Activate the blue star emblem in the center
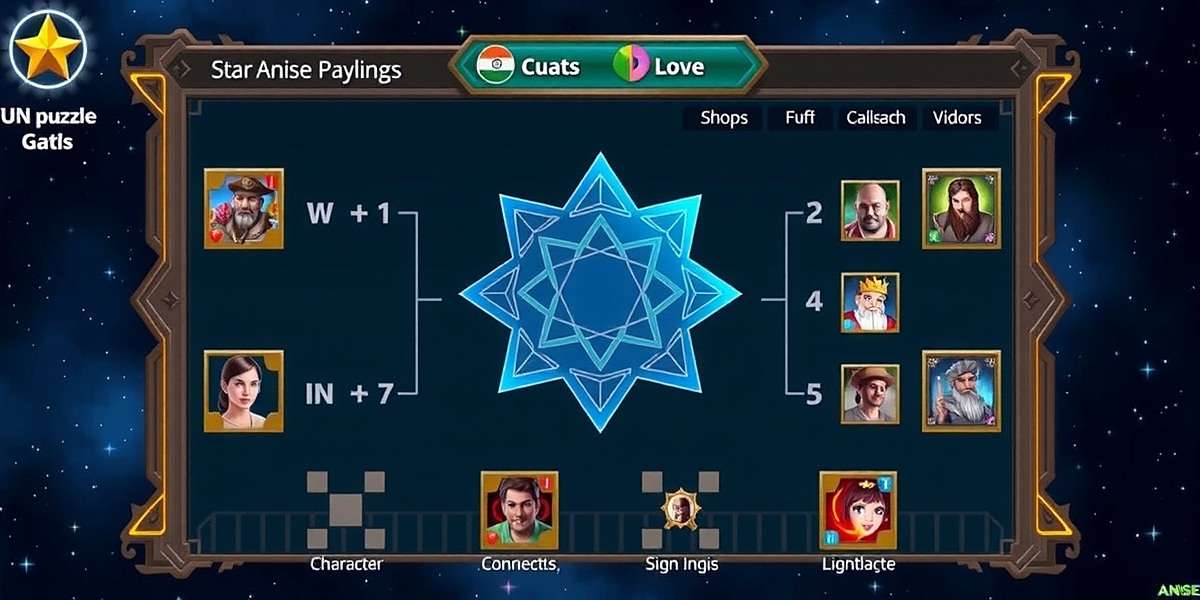Viewport: 1200px width, 600px height. coord(600,292)
